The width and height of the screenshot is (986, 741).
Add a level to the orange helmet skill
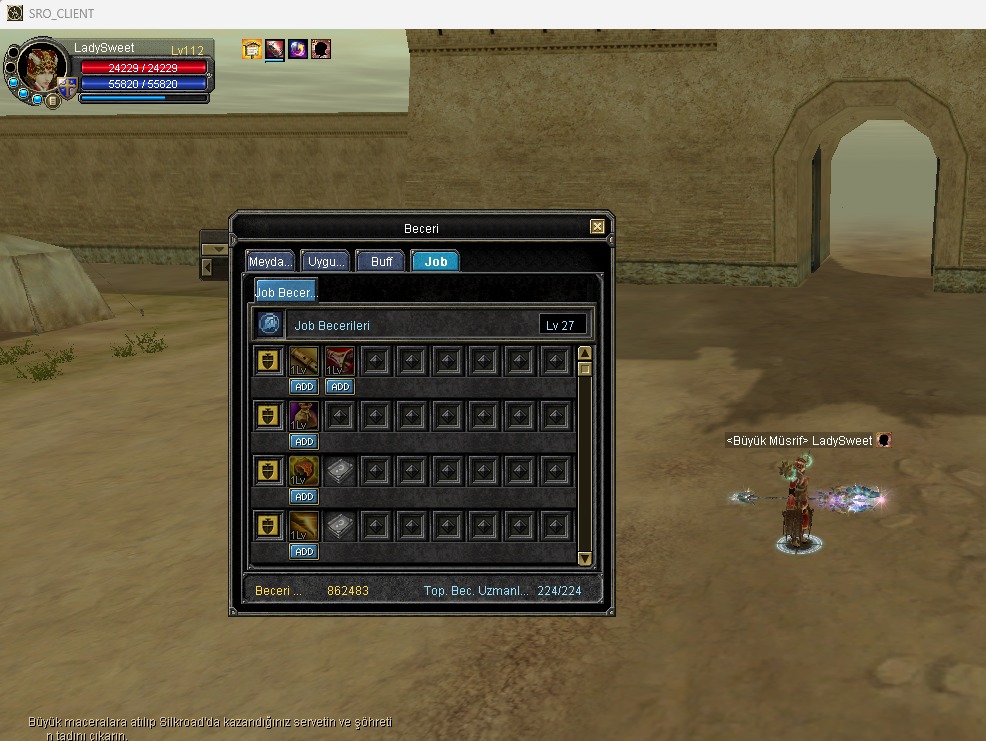click(304, 496)
